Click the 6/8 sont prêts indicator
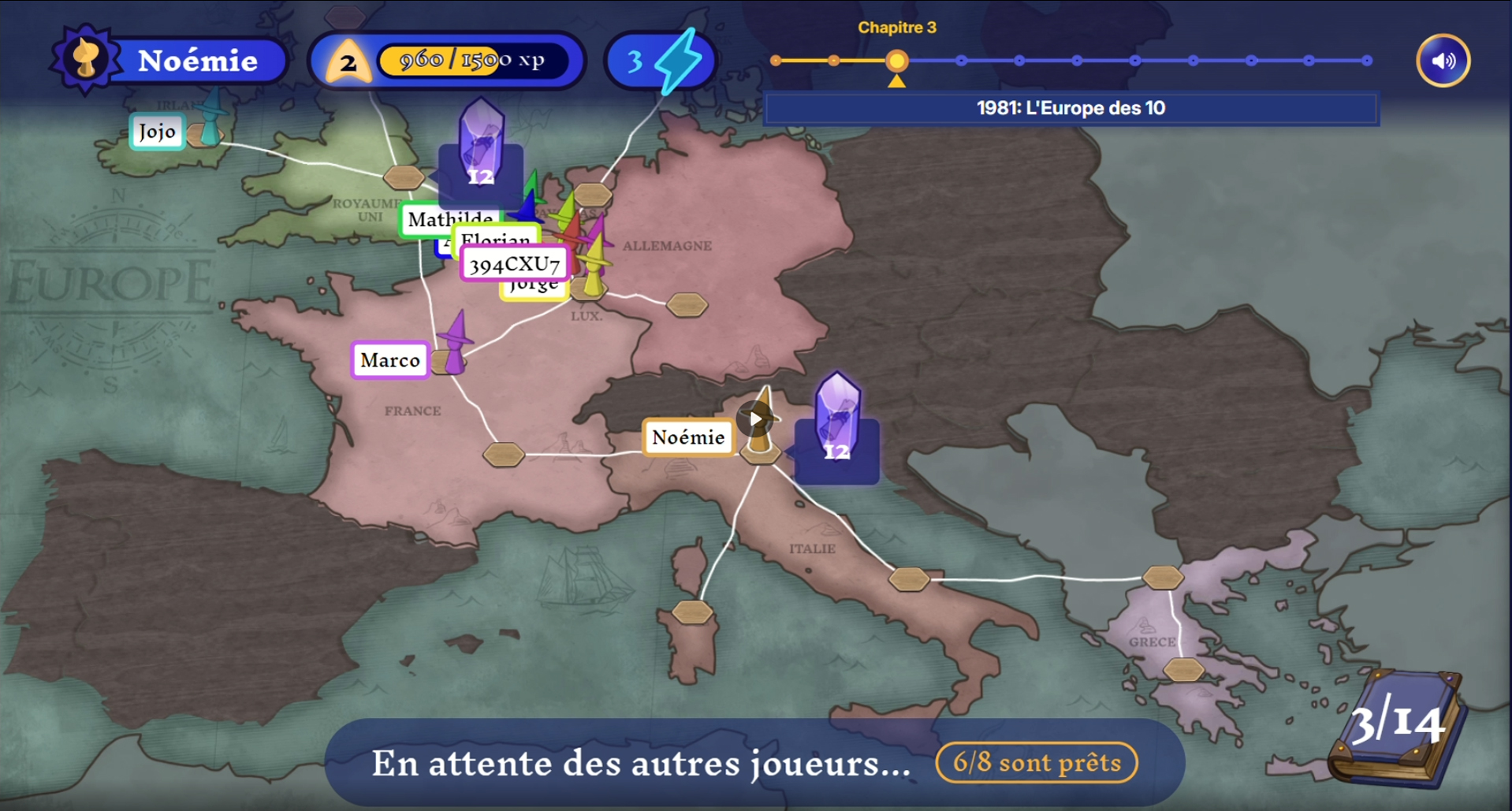The image size is (1512, 811). pyautogui.click(x=1037, y=762)
